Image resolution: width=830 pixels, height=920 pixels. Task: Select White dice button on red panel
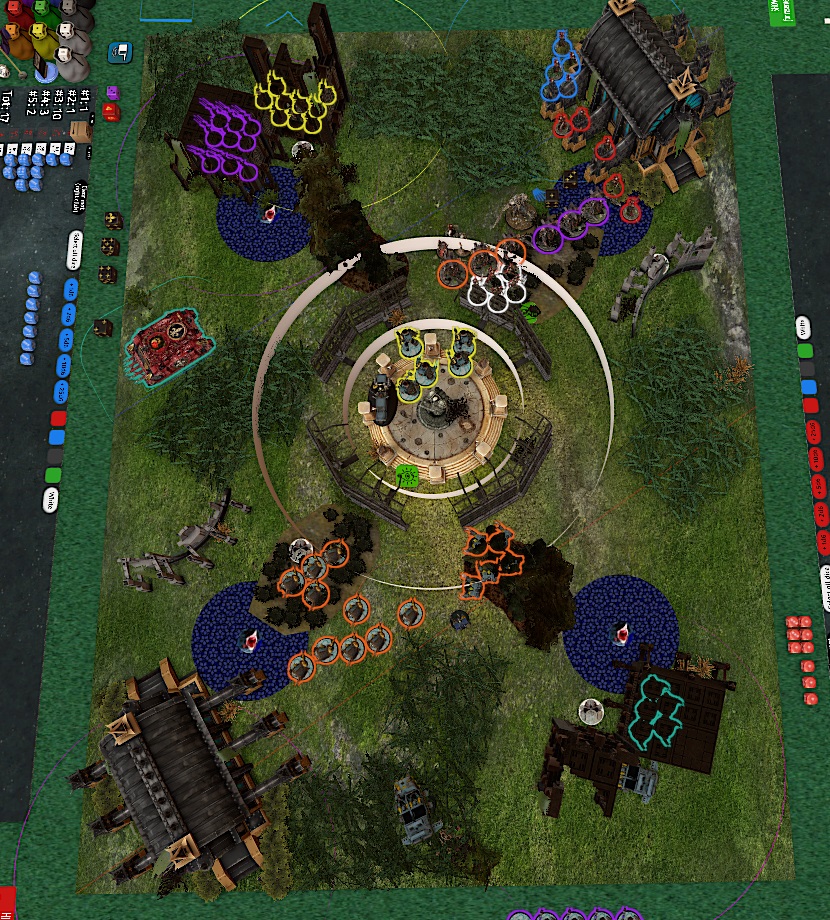pos(803,327)
